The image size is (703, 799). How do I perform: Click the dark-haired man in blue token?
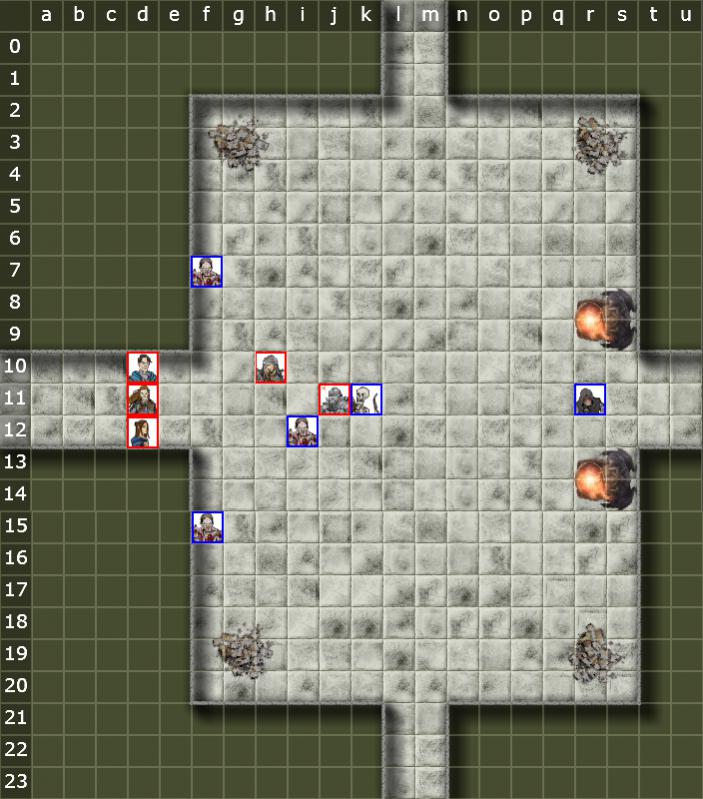[x=143, y=367]
